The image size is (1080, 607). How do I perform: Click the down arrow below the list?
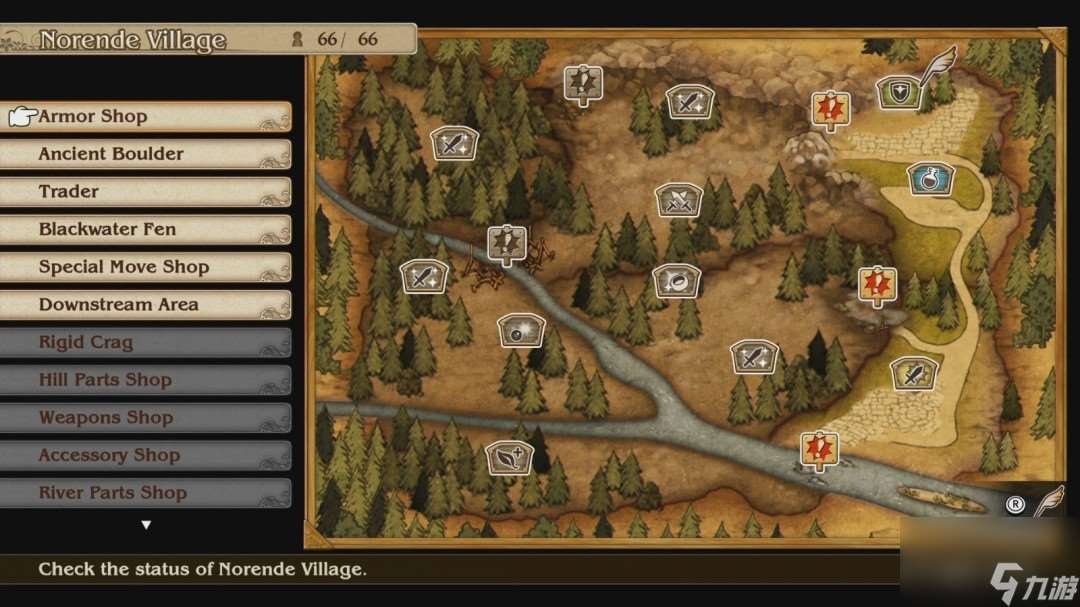click(146, 525)
